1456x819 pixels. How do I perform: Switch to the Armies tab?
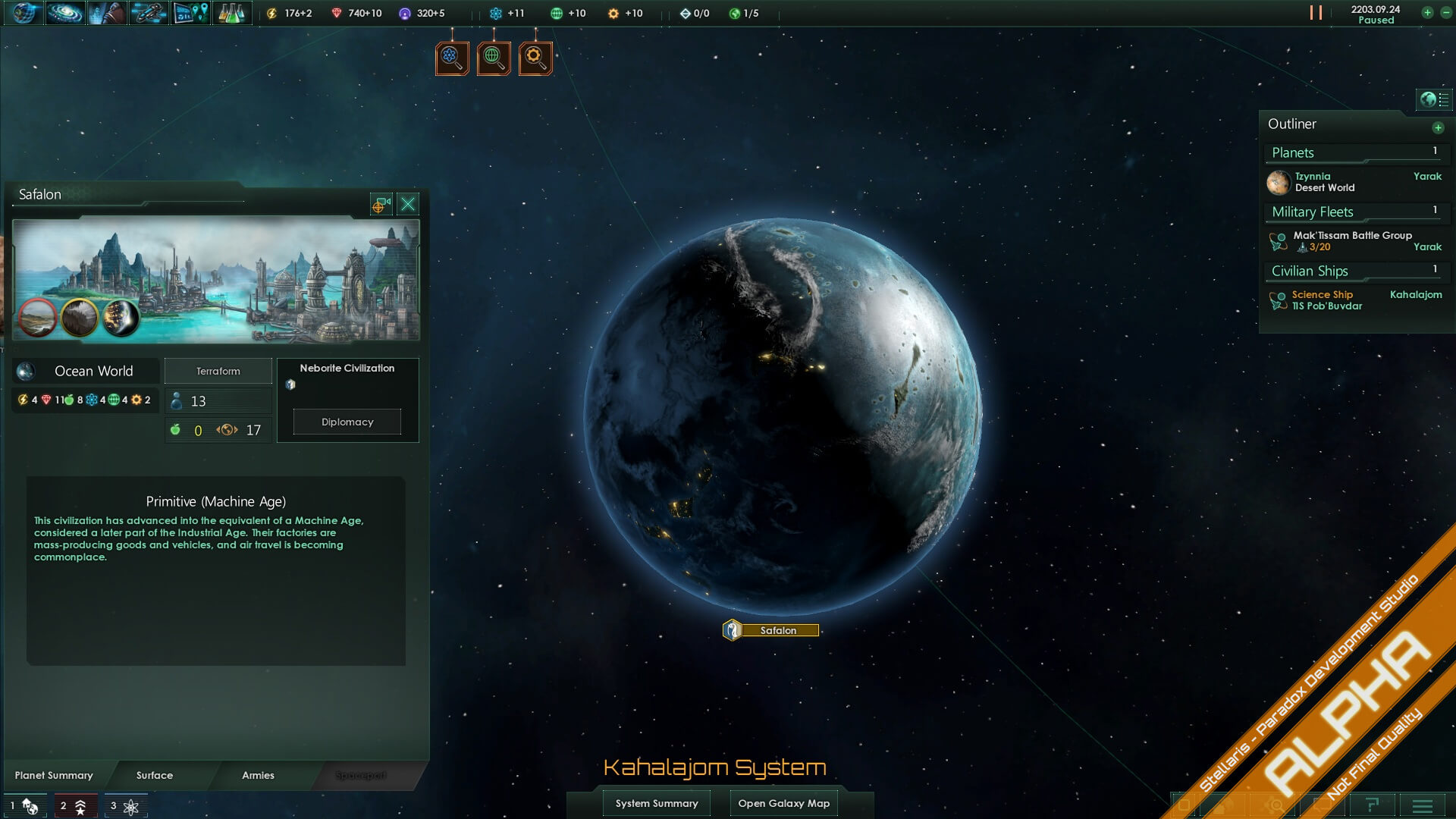[x=258, y=775]
